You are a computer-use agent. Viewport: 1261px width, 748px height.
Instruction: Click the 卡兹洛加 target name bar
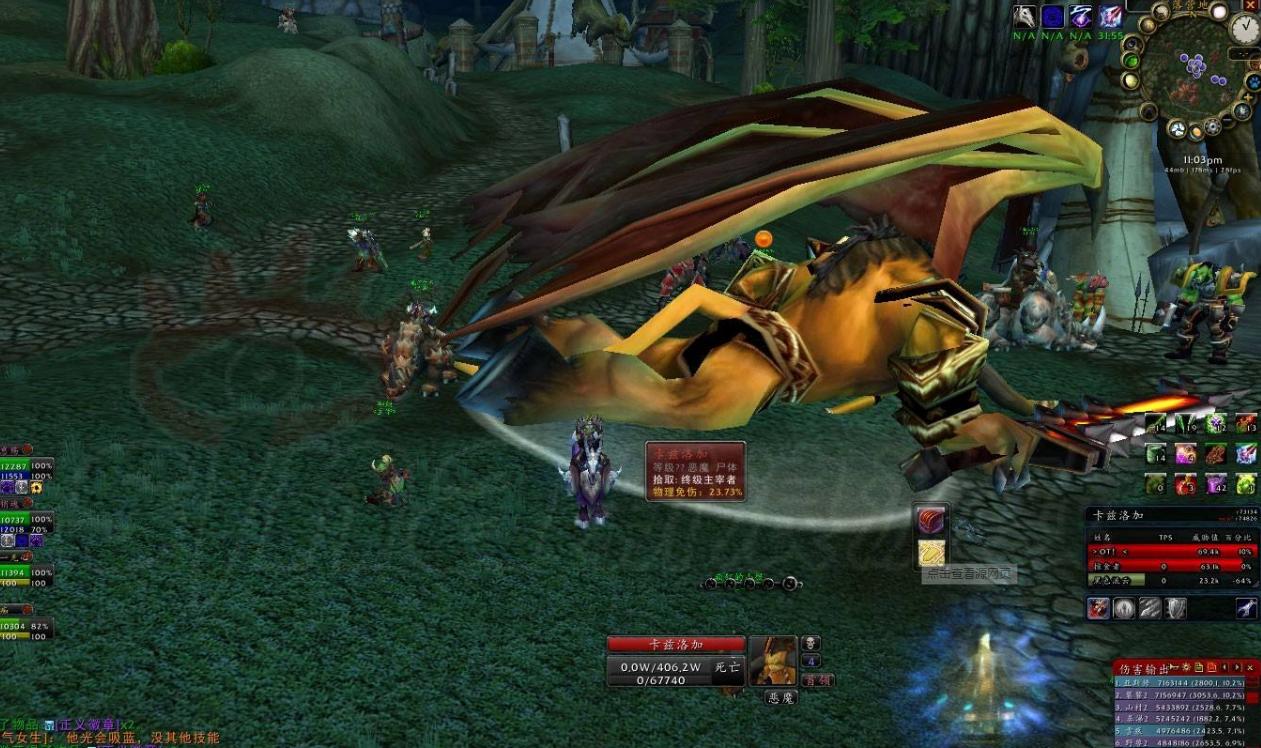(x=676, y=644)
